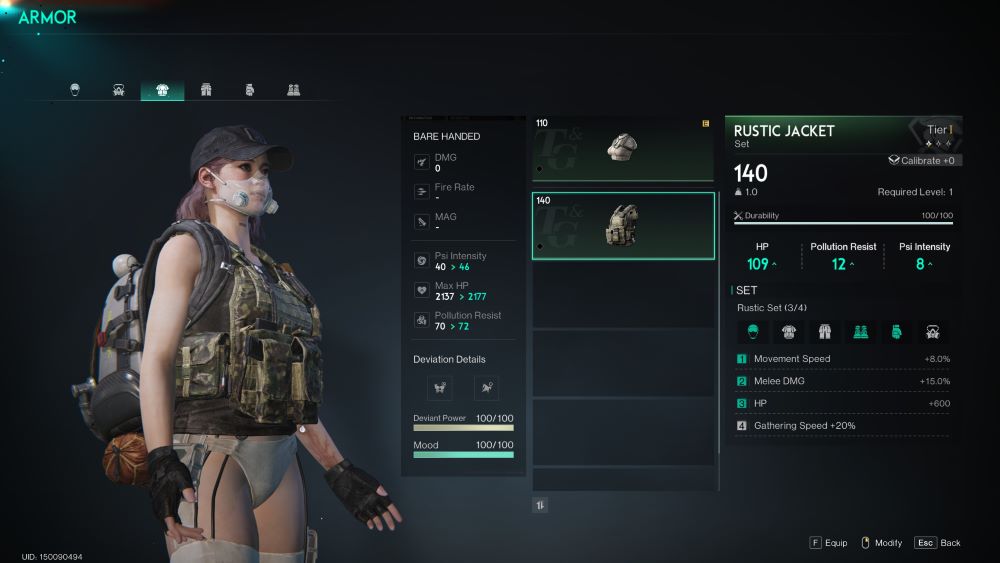Click the Rustic Set boots piece icon

click(x=860, y=332)
